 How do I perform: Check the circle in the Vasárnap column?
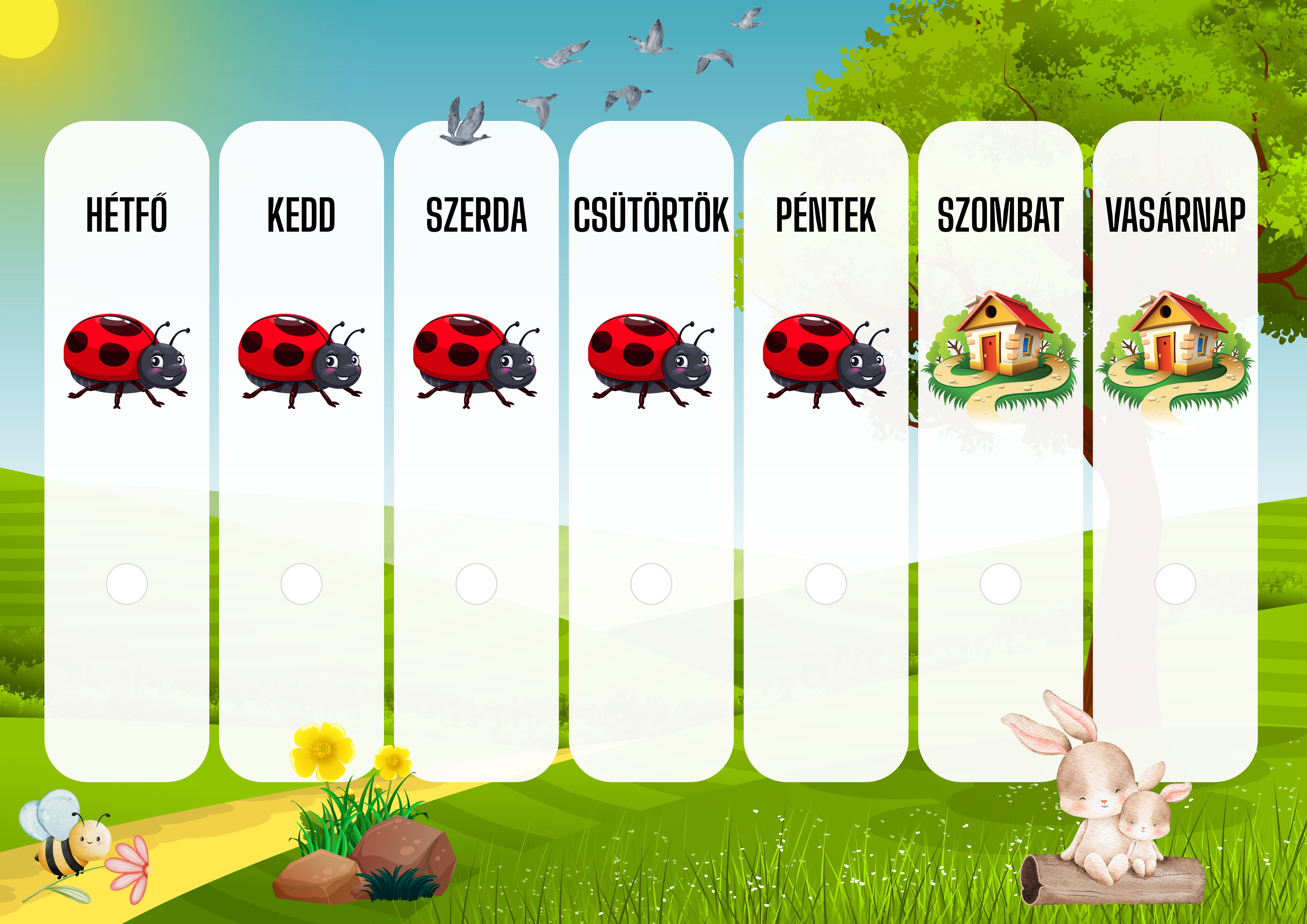pyautogui.click(x=1175, y=584)
